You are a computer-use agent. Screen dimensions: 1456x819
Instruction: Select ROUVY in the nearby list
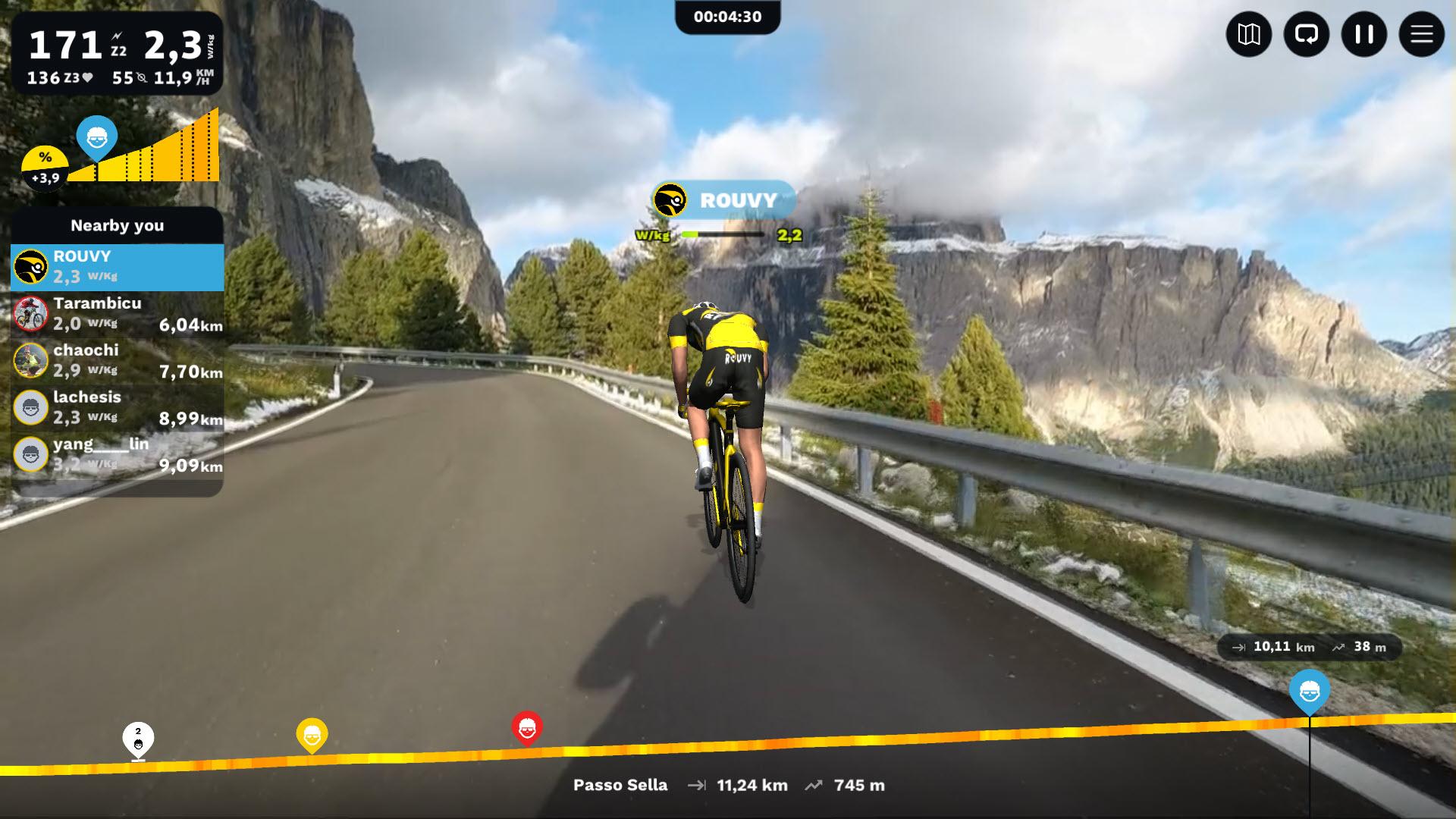tap(117, 267)
